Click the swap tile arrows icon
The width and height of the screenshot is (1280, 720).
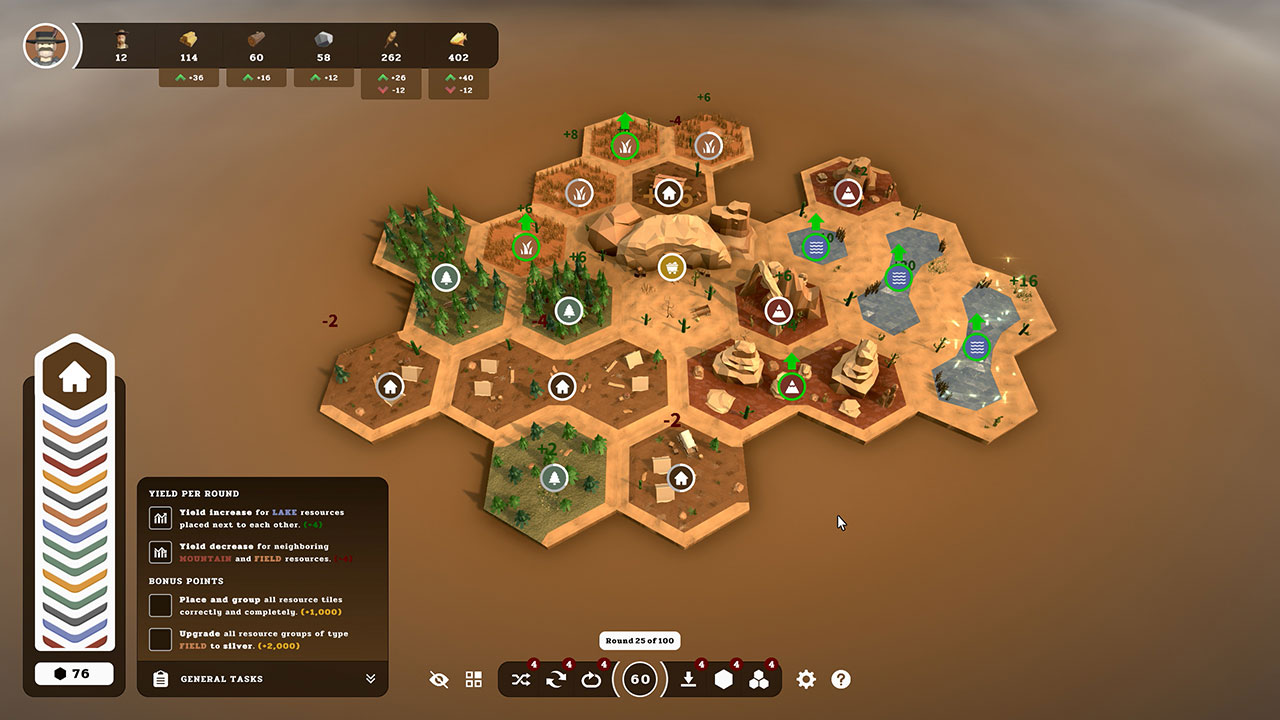pyautogui.click(x=555, y=679)
